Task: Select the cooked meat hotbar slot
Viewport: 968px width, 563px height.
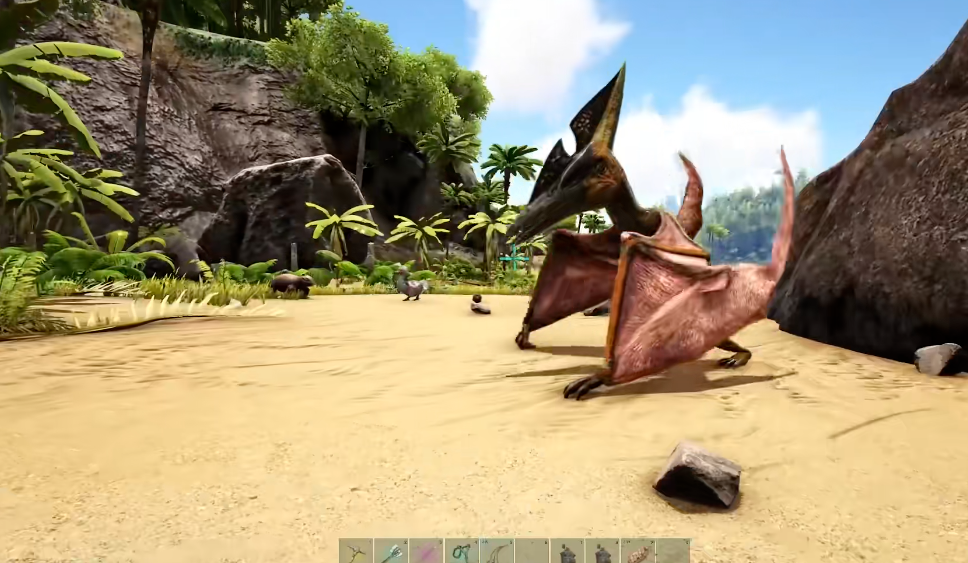Action: tap(637, 551)
